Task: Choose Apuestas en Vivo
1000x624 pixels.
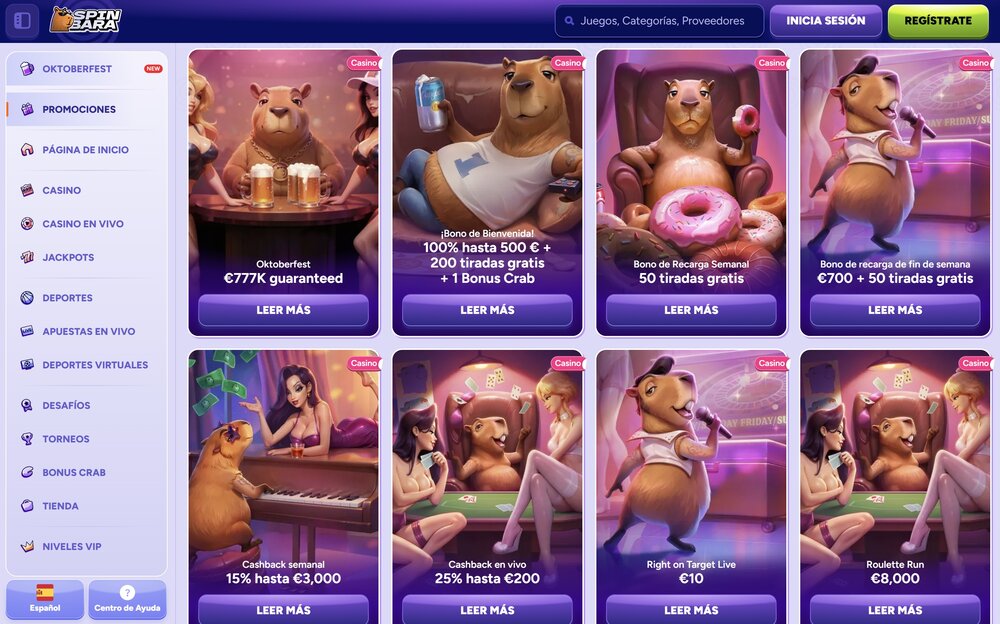Action: pos(88,331)
